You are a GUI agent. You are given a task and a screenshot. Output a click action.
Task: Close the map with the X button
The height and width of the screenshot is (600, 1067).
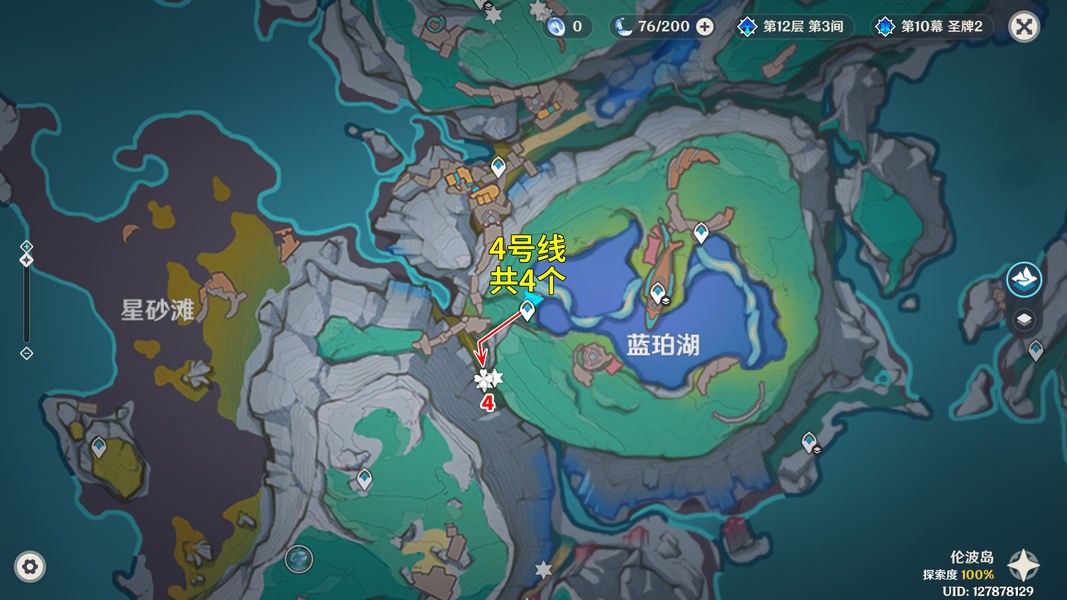pyautogui.click(x=1024, y=26)
